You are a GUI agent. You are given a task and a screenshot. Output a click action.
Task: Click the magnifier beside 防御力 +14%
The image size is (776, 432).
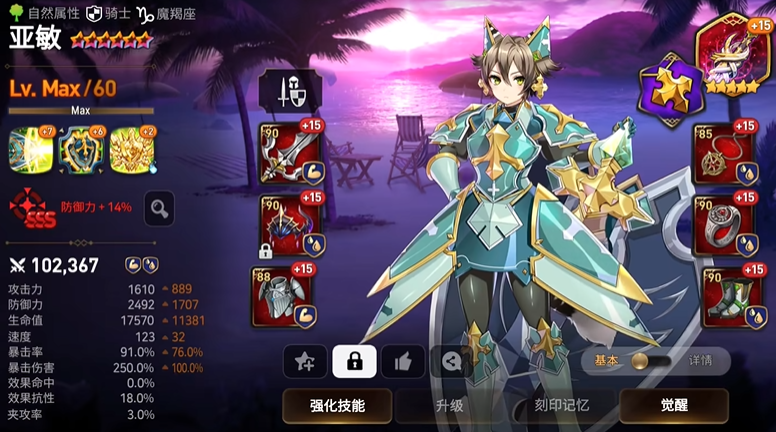pos(159,208)
